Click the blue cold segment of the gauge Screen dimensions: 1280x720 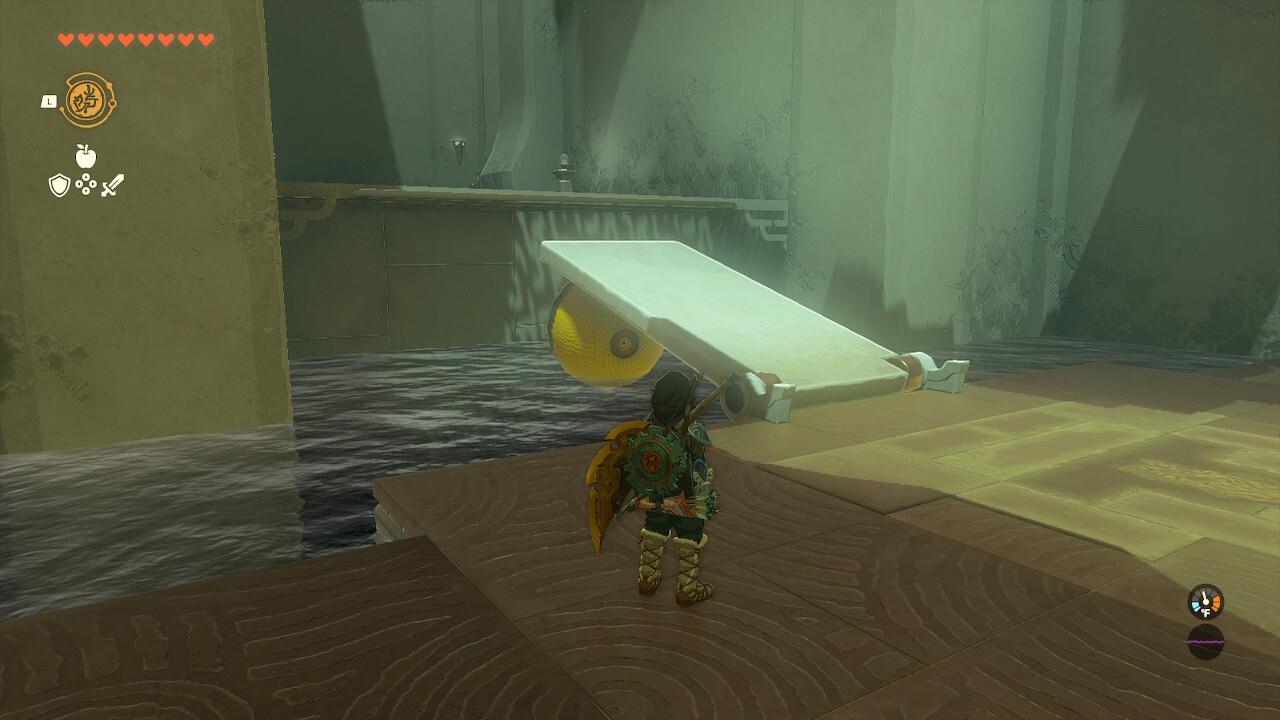tap(1196, 605)
